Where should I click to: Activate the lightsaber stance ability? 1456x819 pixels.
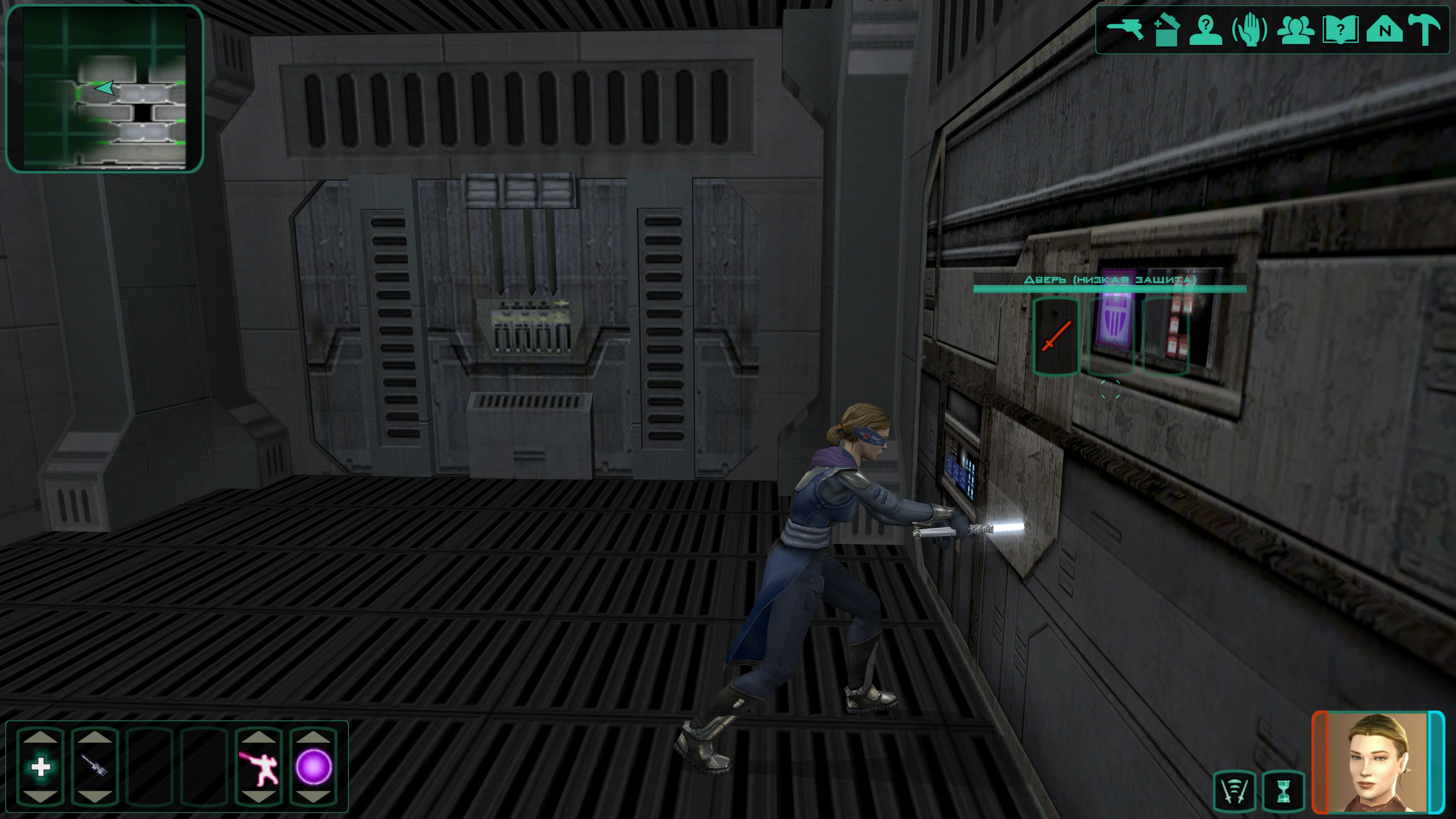tap(259, 767)
